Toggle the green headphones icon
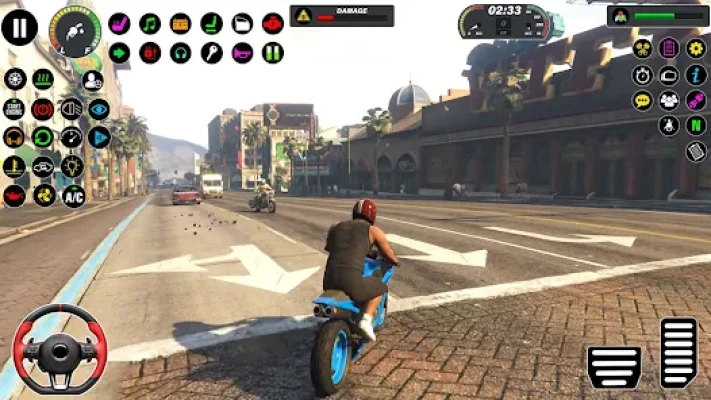Screen dimensions: 711x400 tap(181, 53)
